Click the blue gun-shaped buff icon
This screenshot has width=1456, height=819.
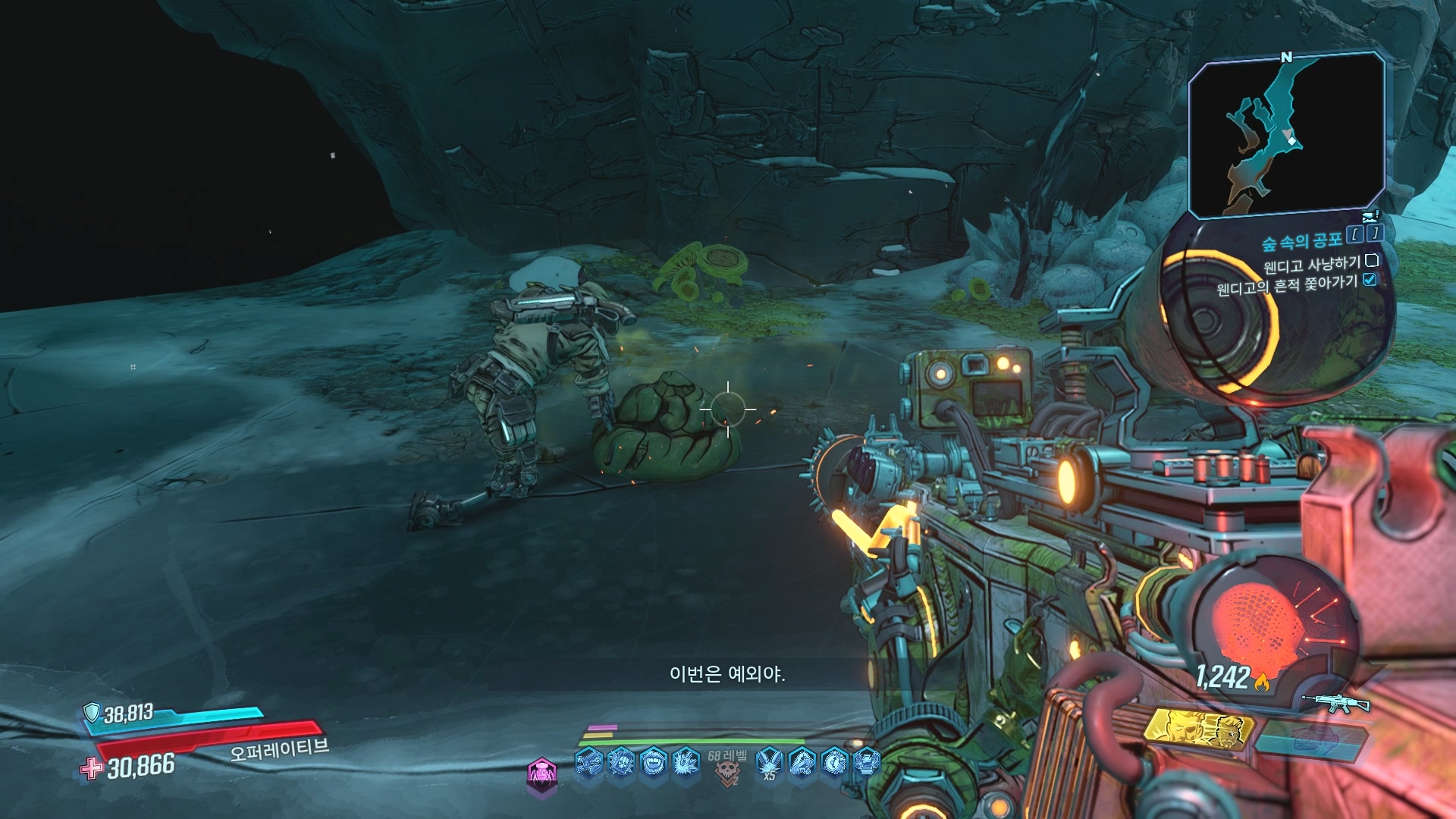tap(588, 761)
